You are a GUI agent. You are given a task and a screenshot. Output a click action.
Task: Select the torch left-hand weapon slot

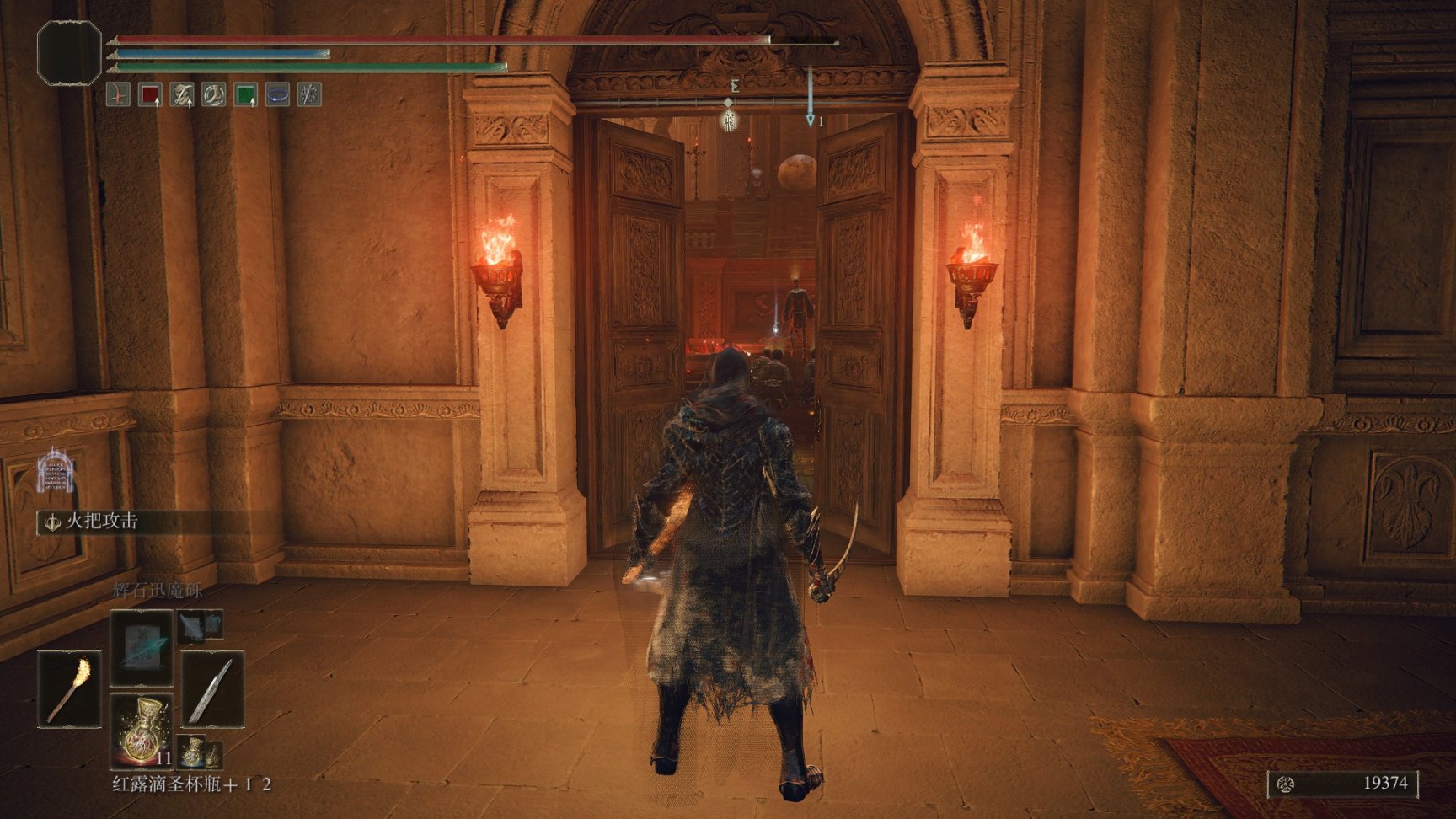pyautogui.click(x=68, y=688)
